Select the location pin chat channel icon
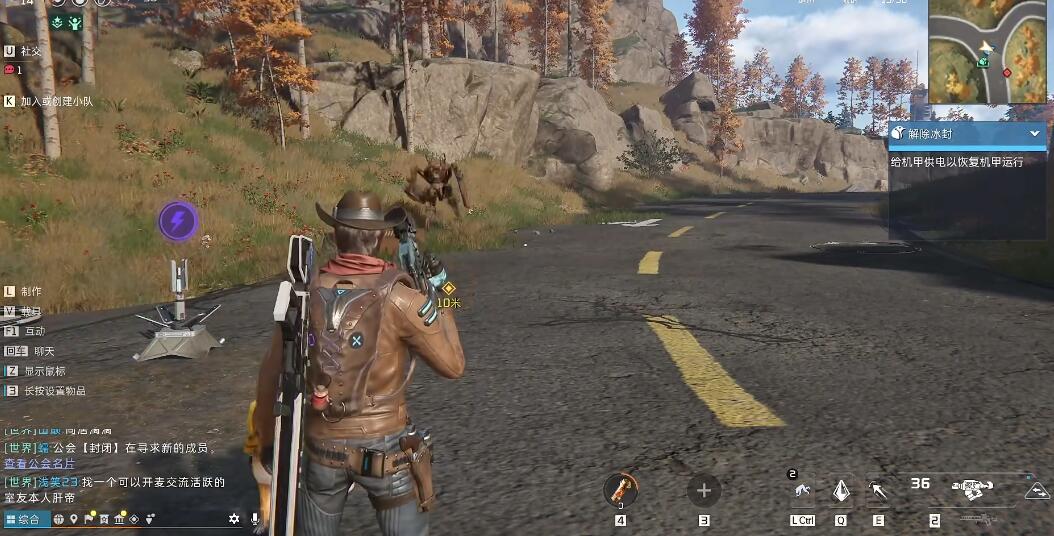The width and height of the screenshot is (1054, 536). (x=74, y=519)
